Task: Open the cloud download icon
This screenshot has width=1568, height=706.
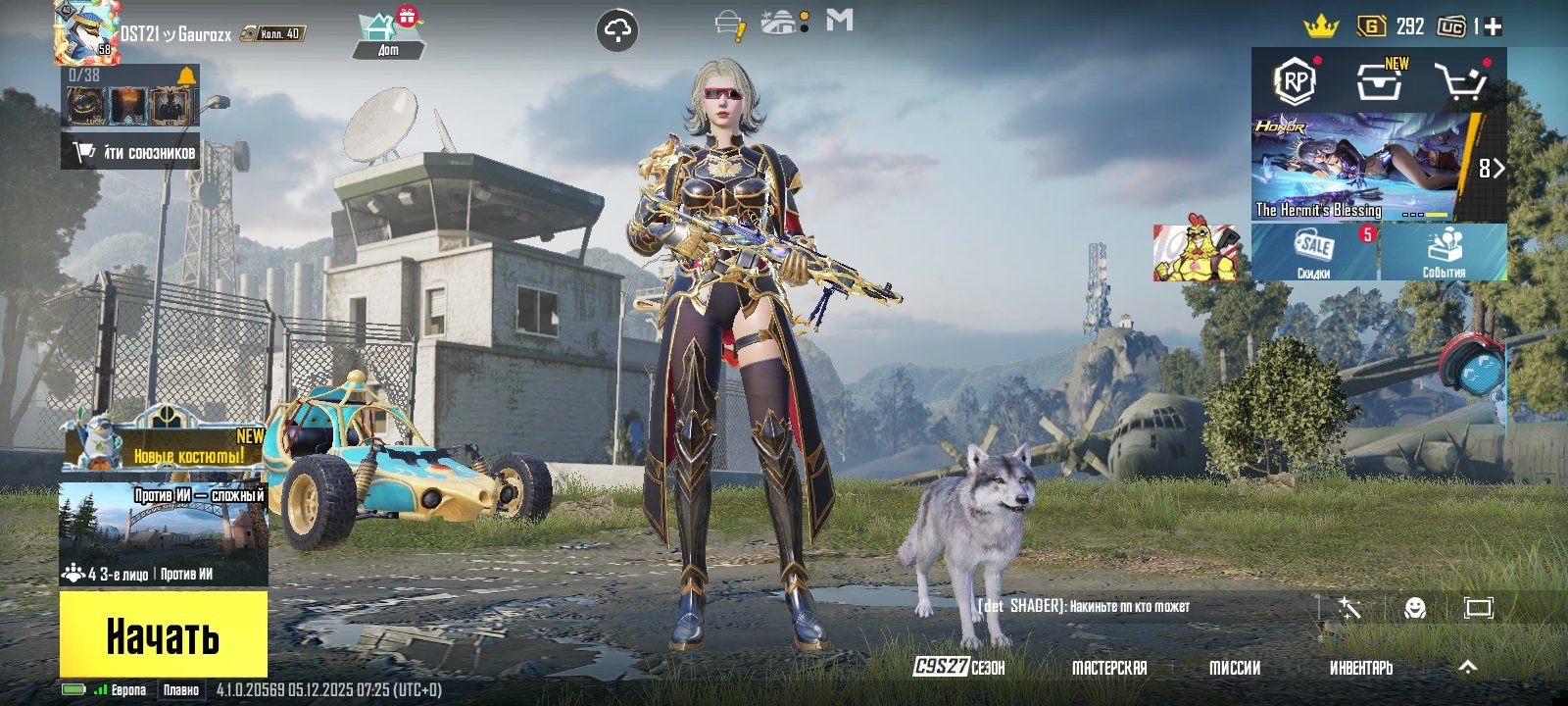Action: (x=617, y=31)
